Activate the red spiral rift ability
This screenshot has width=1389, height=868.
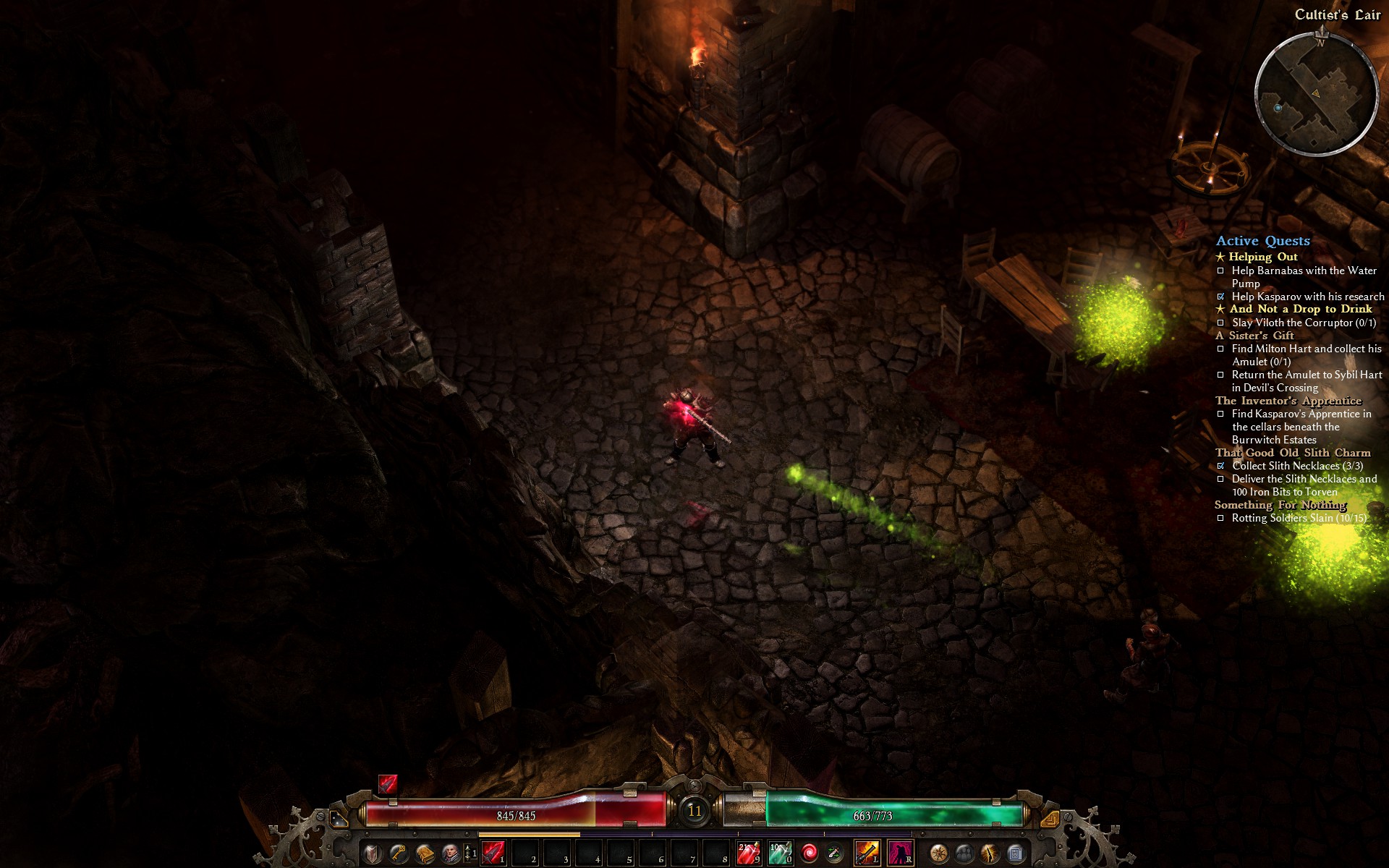tap(810, 854)
